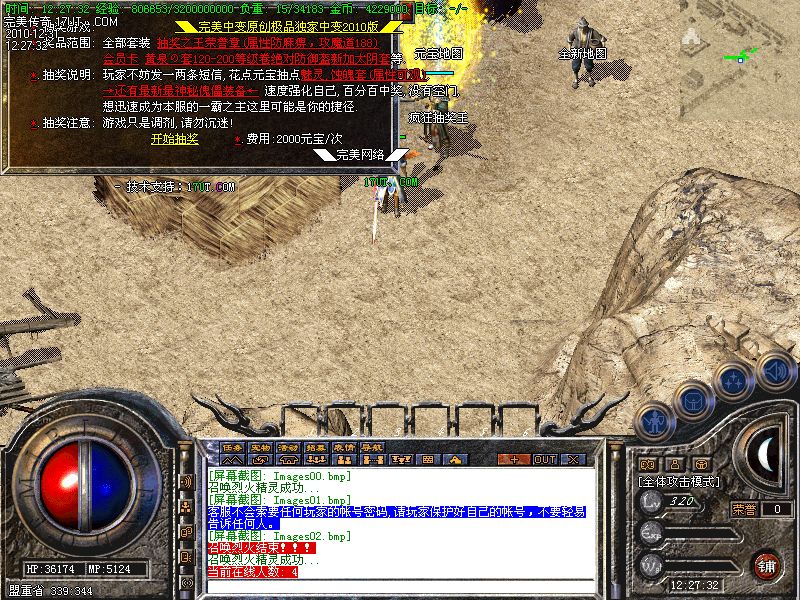Toggle sound with the speaker button
The image size is (800, 600).
point(776,371)
